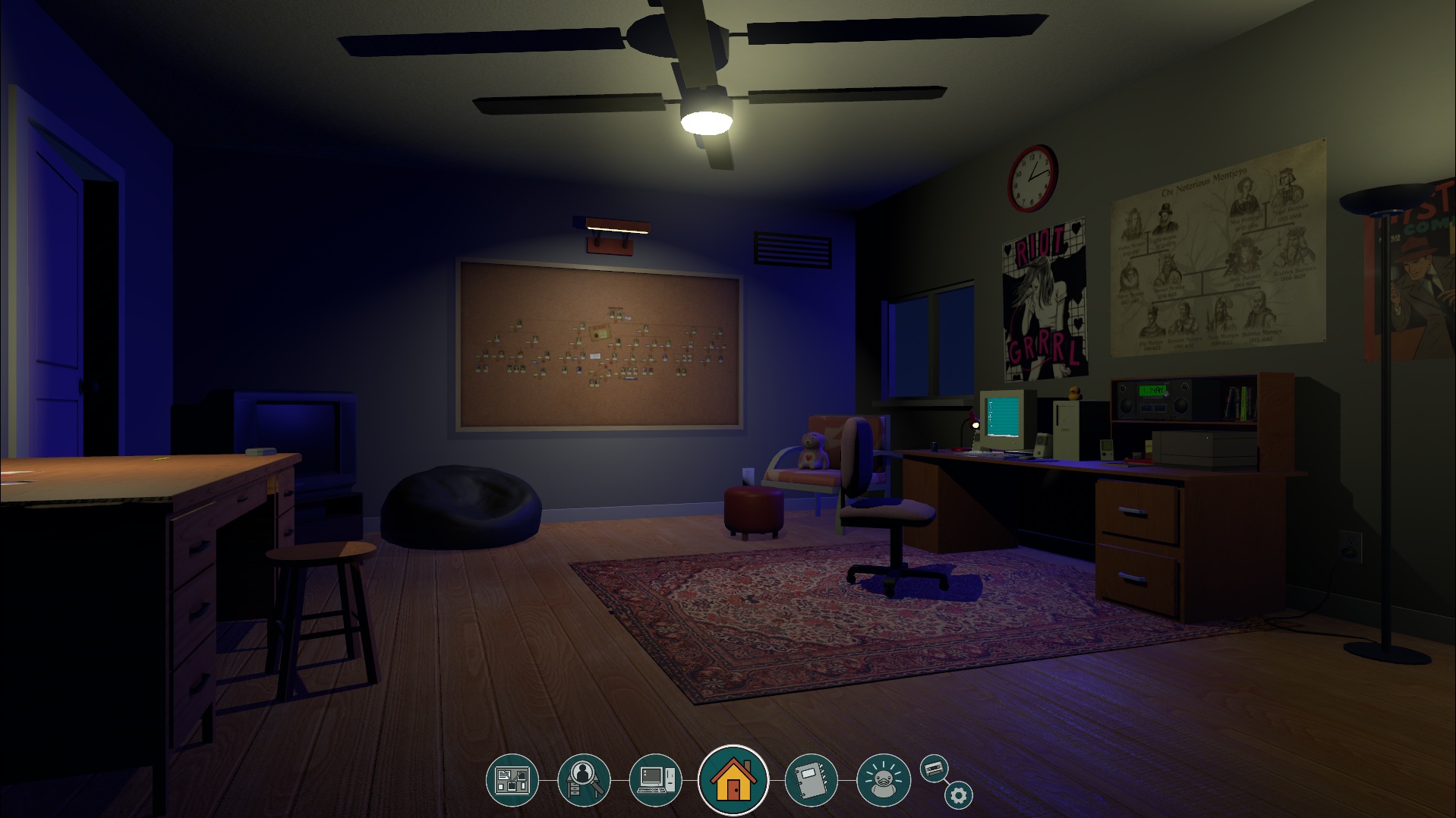
Task: Open the gear settings menu
Action: tap(959, 795)
